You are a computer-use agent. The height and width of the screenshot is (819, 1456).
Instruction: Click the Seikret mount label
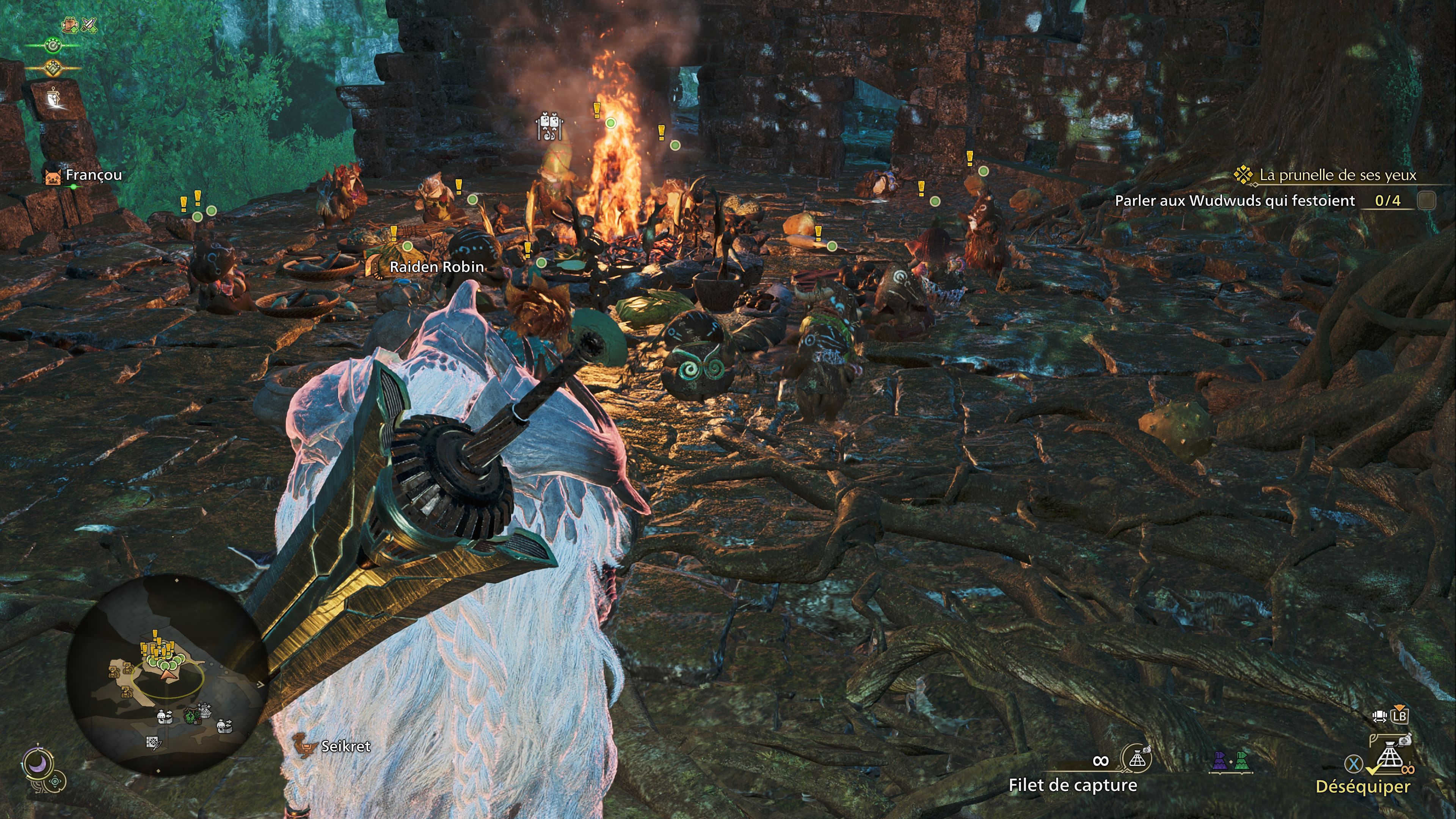coord(345,746)
